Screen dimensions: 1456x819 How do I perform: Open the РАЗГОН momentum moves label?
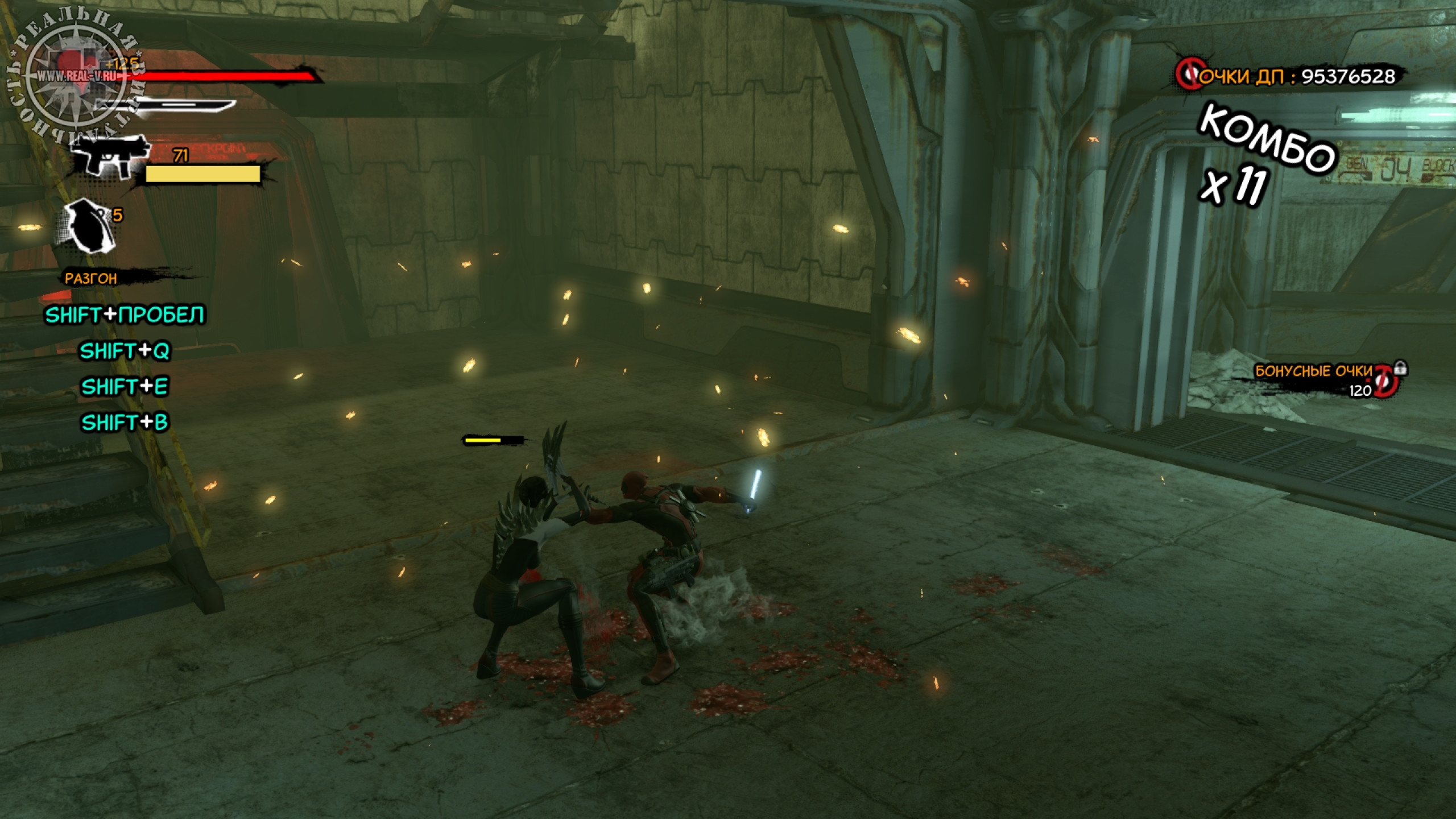(91, 279)
